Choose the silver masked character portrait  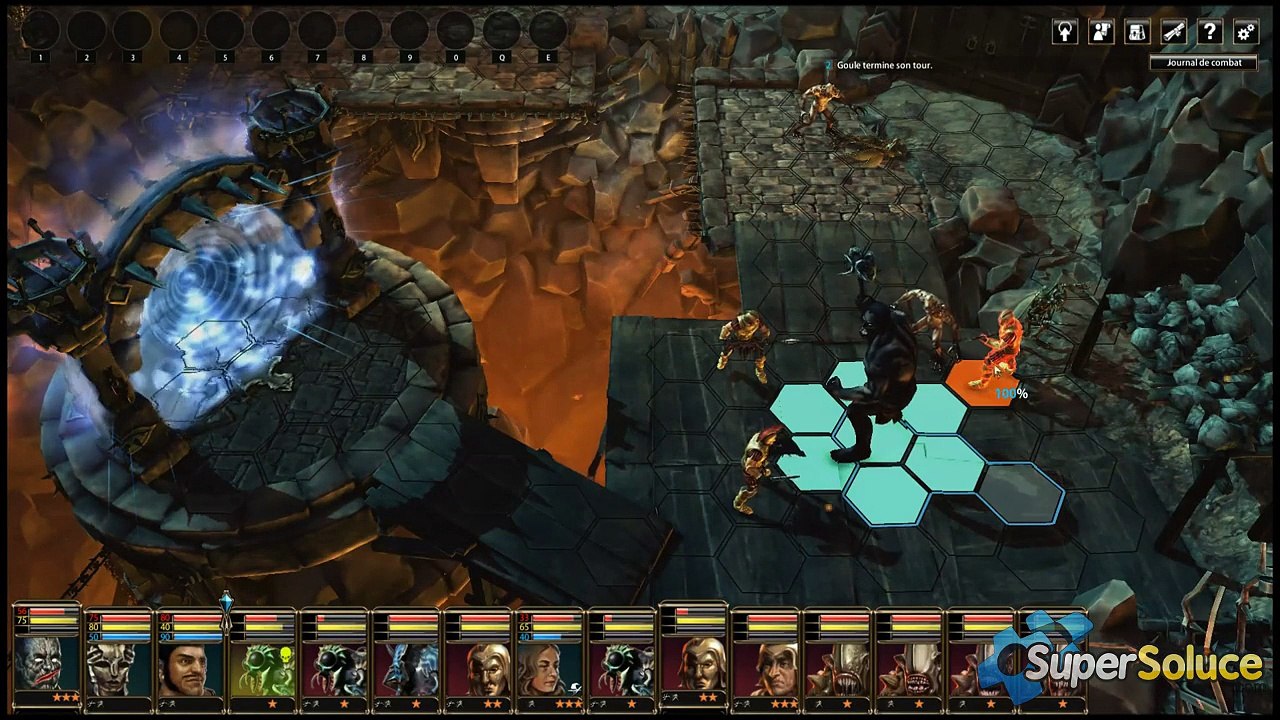point(119,667)
